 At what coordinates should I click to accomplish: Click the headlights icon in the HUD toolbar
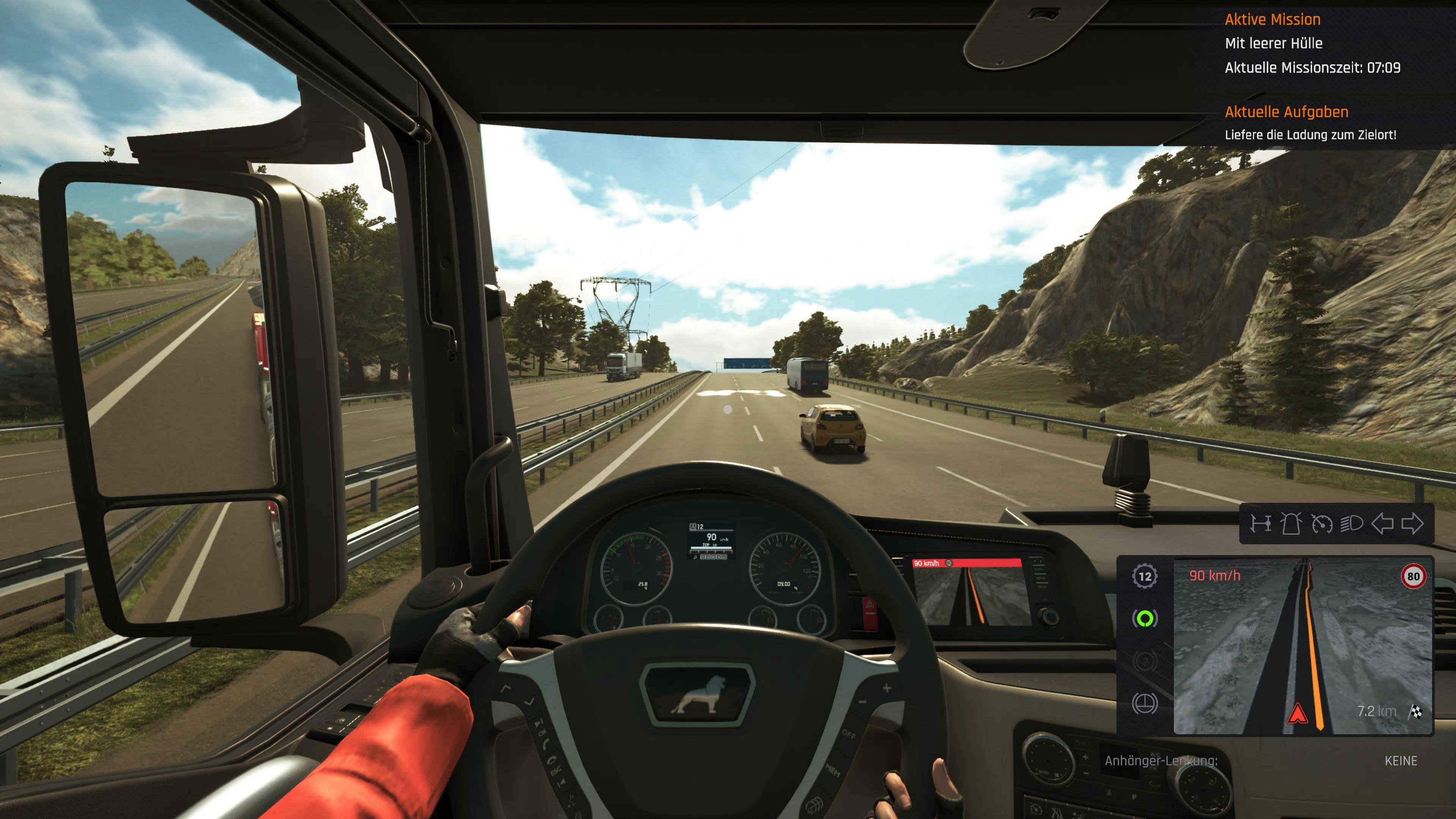(x=1352, y=524)
